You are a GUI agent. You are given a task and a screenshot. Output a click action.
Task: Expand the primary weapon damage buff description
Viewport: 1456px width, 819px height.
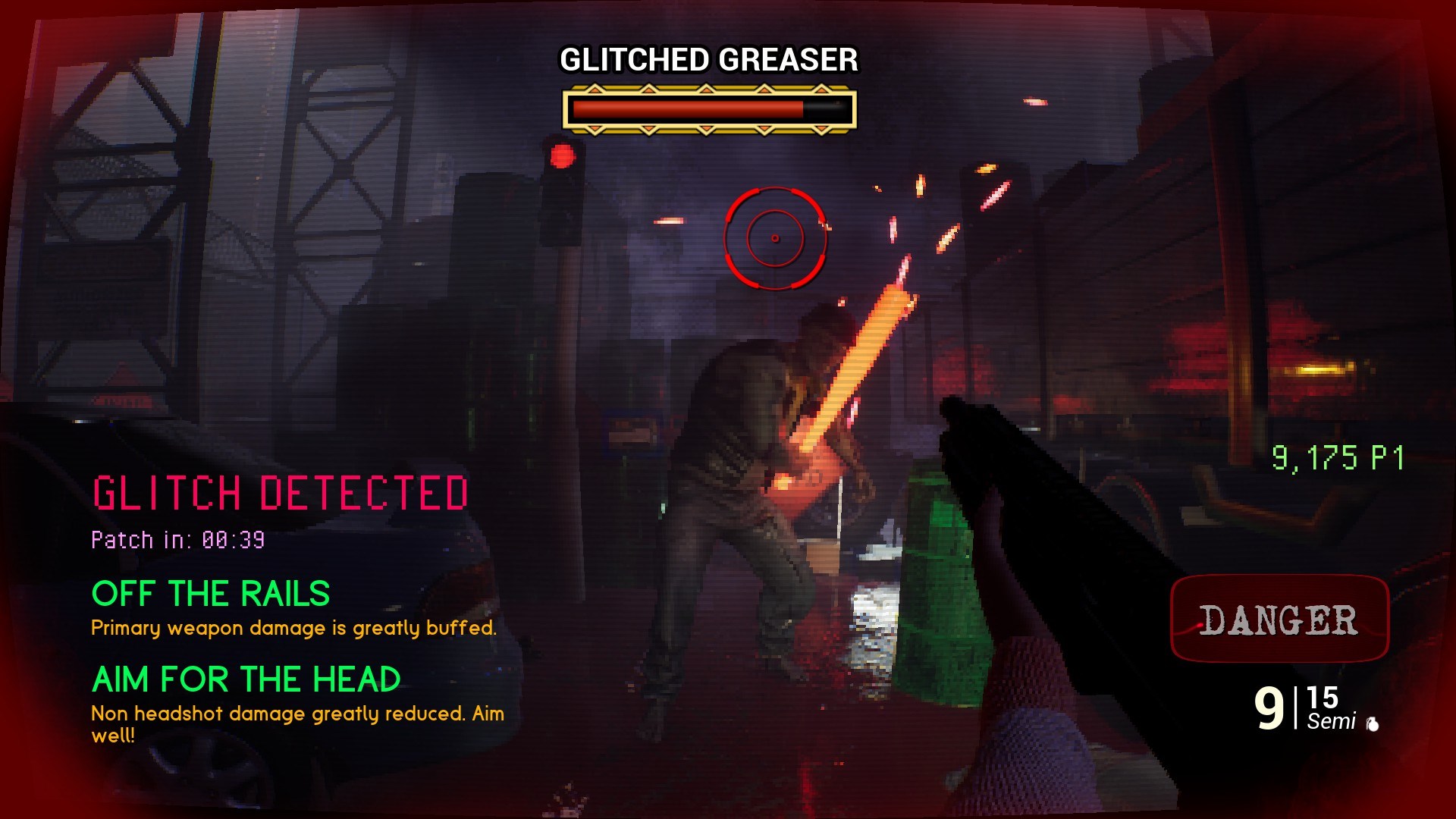[x=293, y=628]
